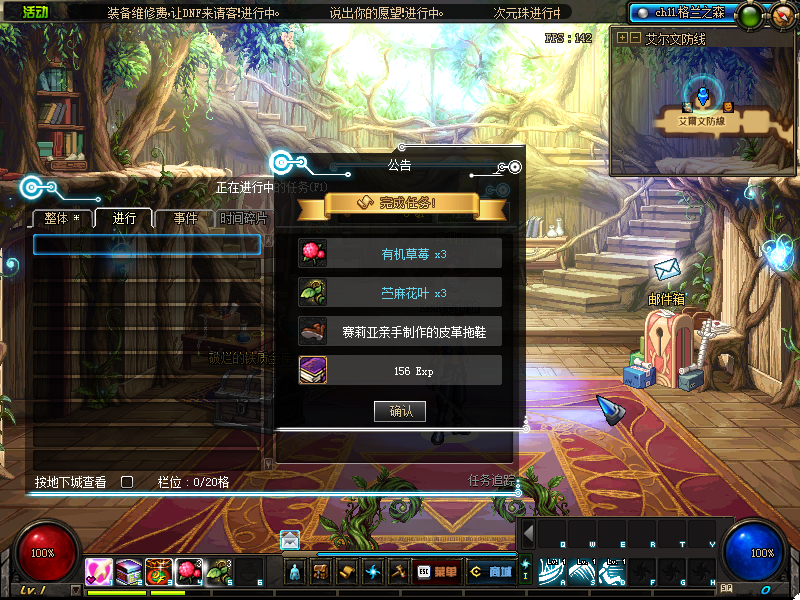800x600 pixels.
Task: Switch to the 整体 quest tab
Action: coord(62,218)
